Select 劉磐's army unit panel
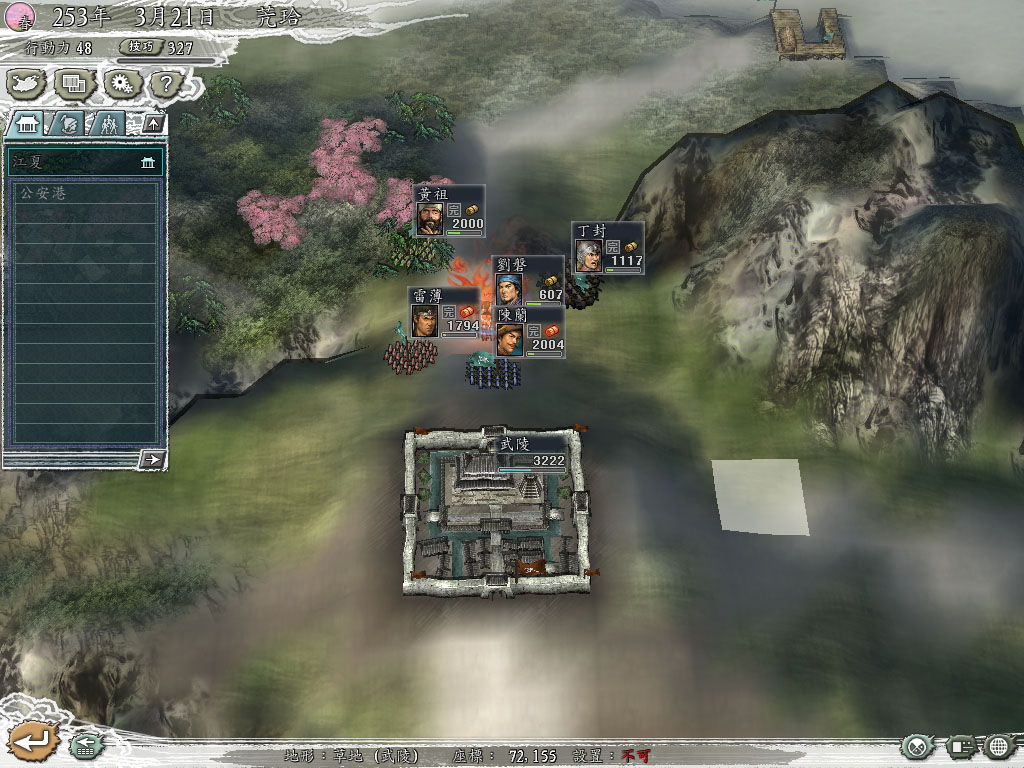Screen dimensions: 1024x768 pyautogui.click(x=529, y=281)
